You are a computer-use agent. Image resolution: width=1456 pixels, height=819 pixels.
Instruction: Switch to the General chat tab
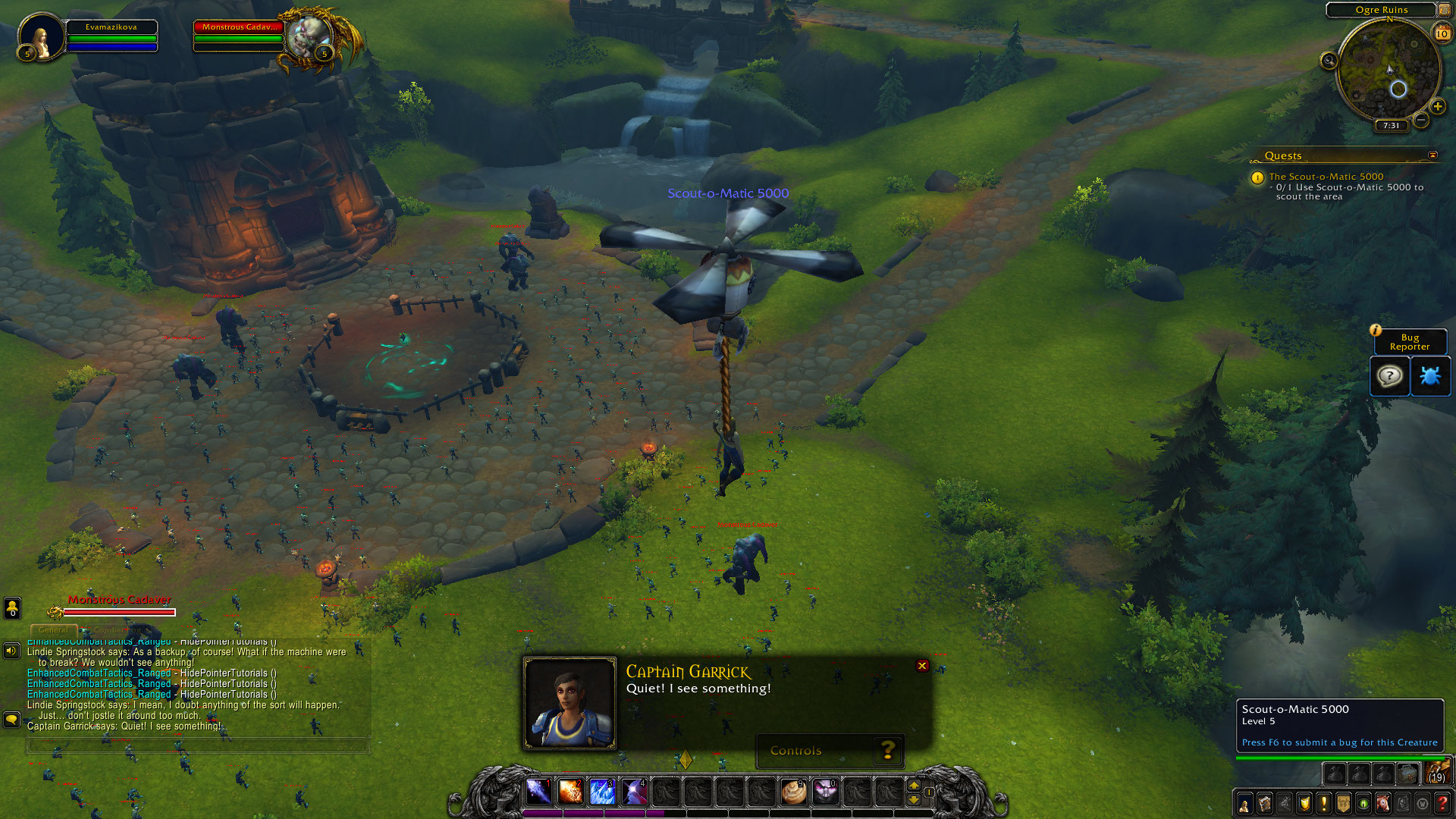(53, 630)
